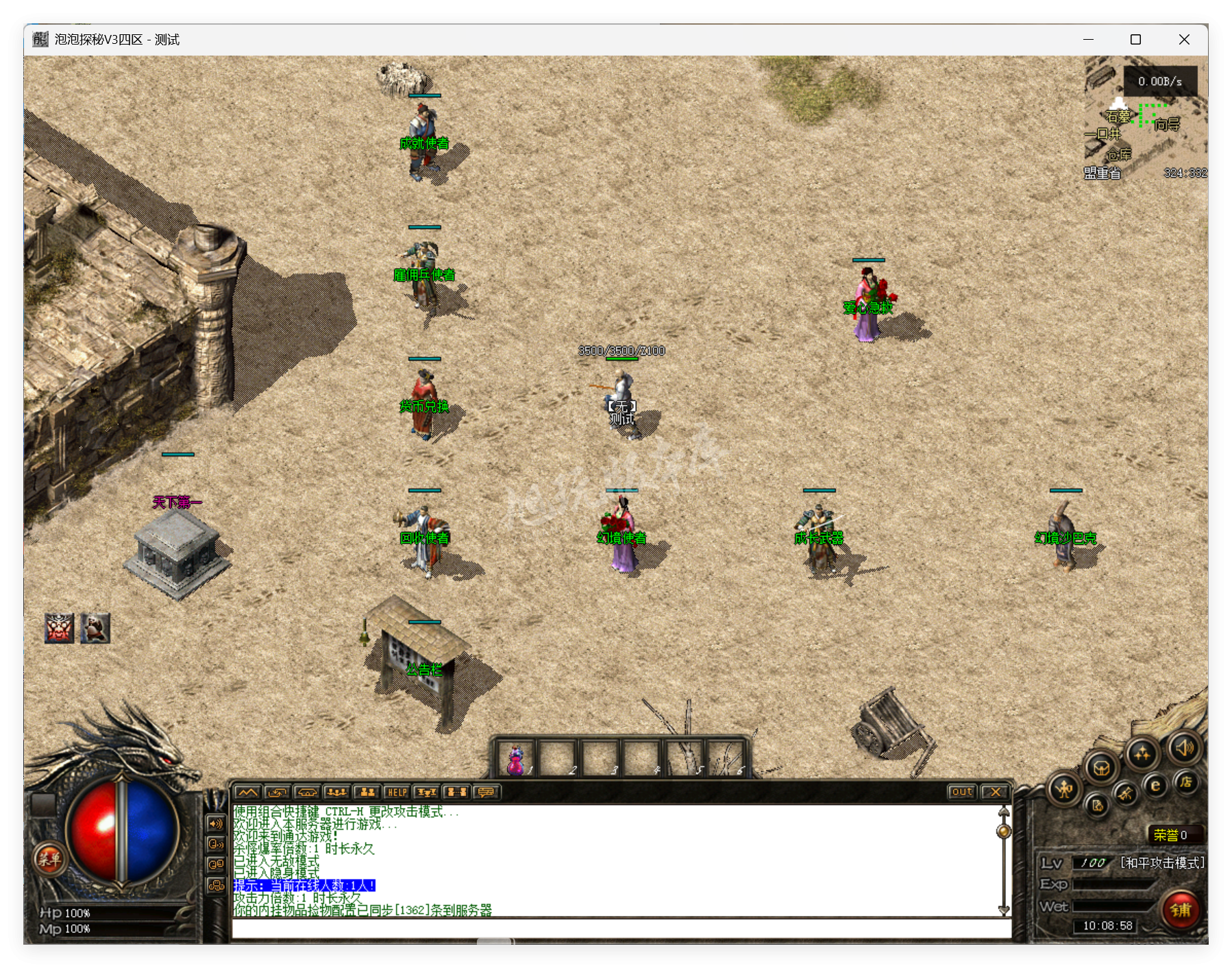
Task: Click the chat text input field
Action: click(x=621, y=929)
